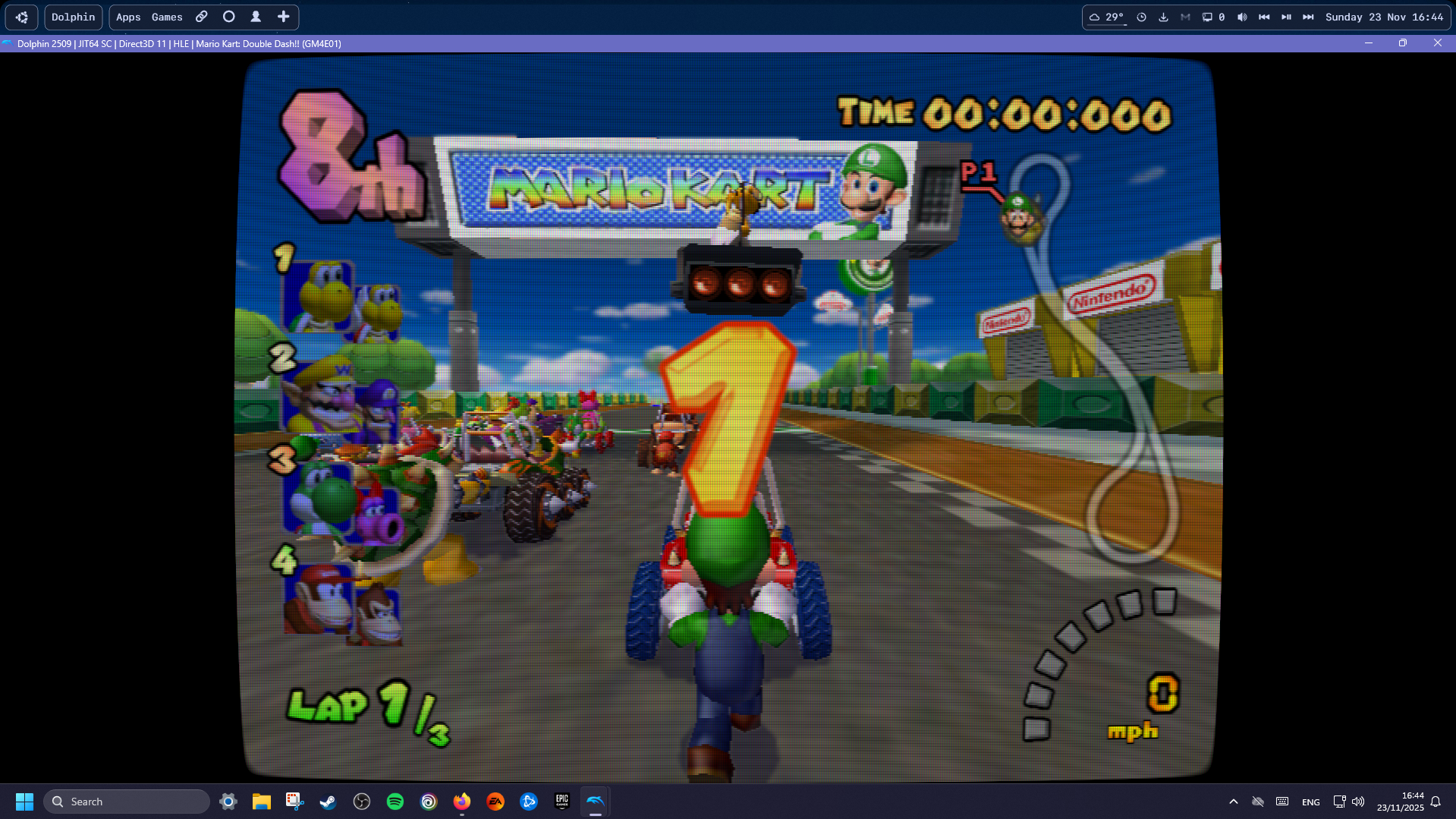Close the Dolphin emulator window
The height and width of the screenshot is (819, 1456).
1437,43
